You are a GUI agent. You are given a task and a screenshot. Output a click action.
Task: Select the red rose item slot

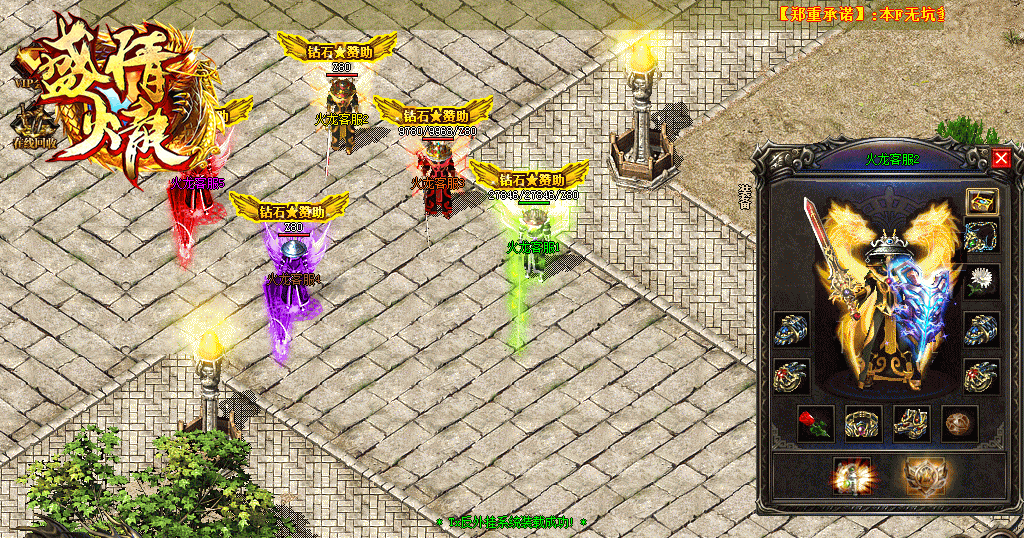pos(815,423)
